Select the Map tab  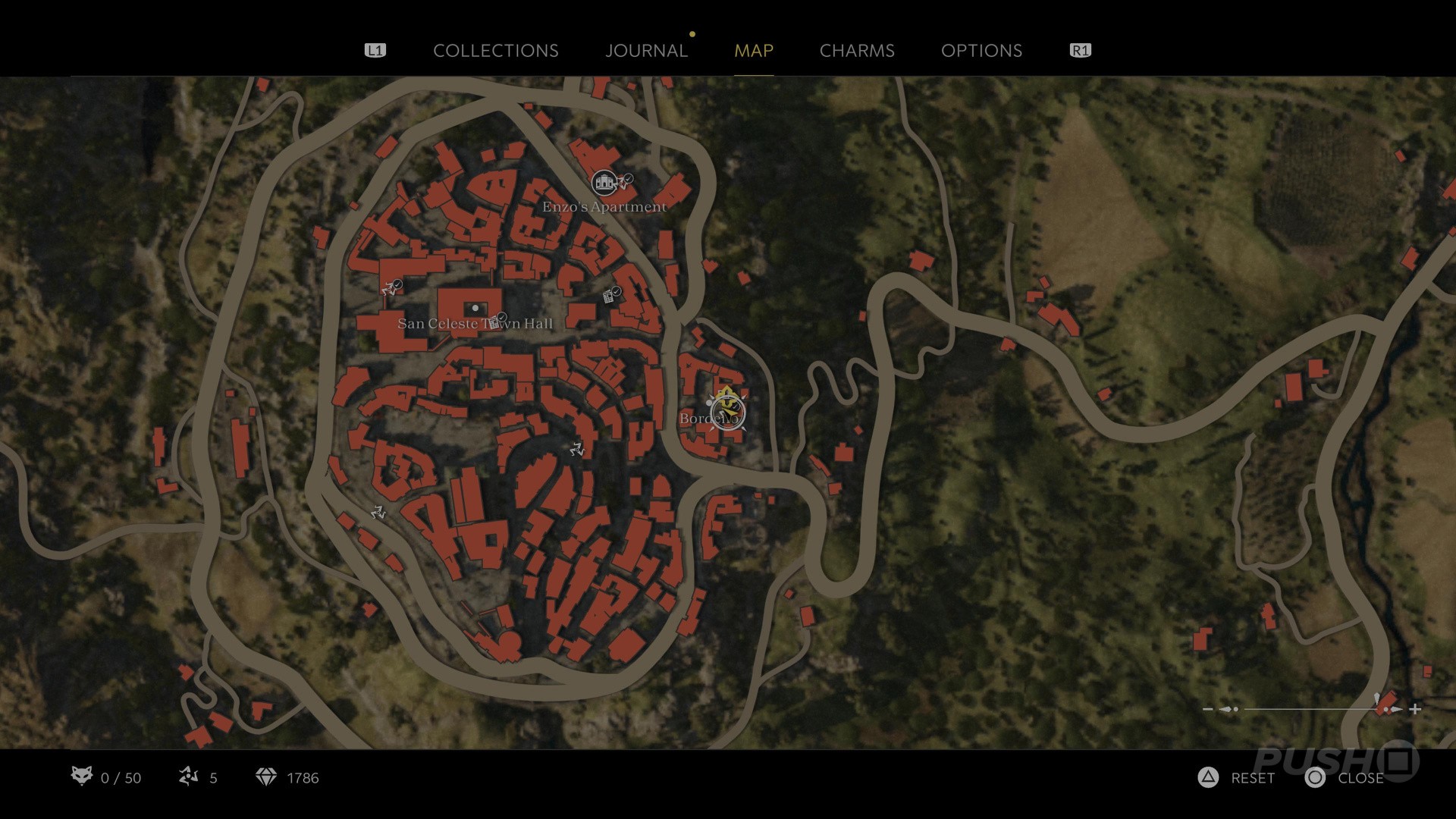pos(753,51)
